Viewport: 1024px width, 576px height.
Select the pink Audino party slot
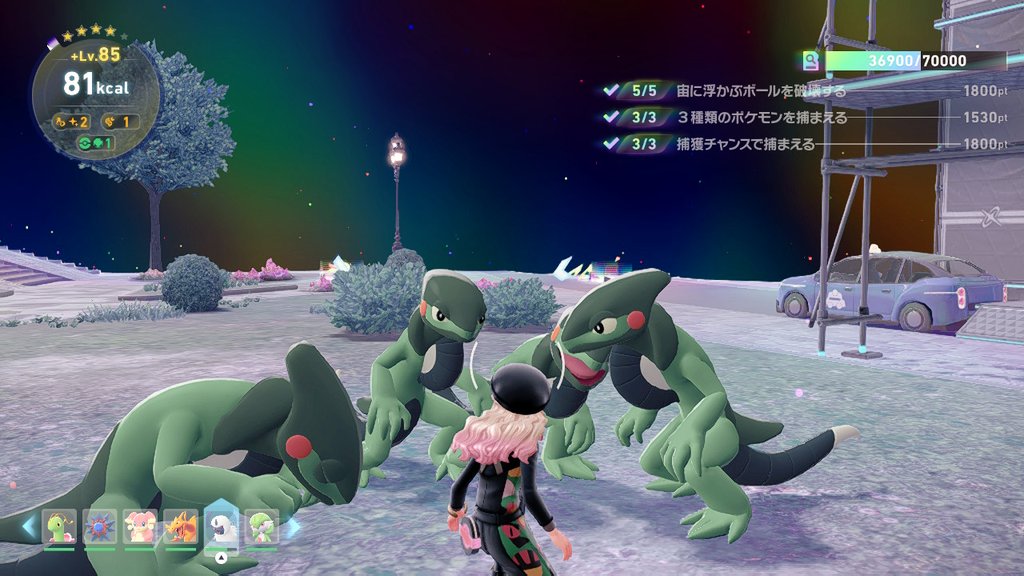140,528
